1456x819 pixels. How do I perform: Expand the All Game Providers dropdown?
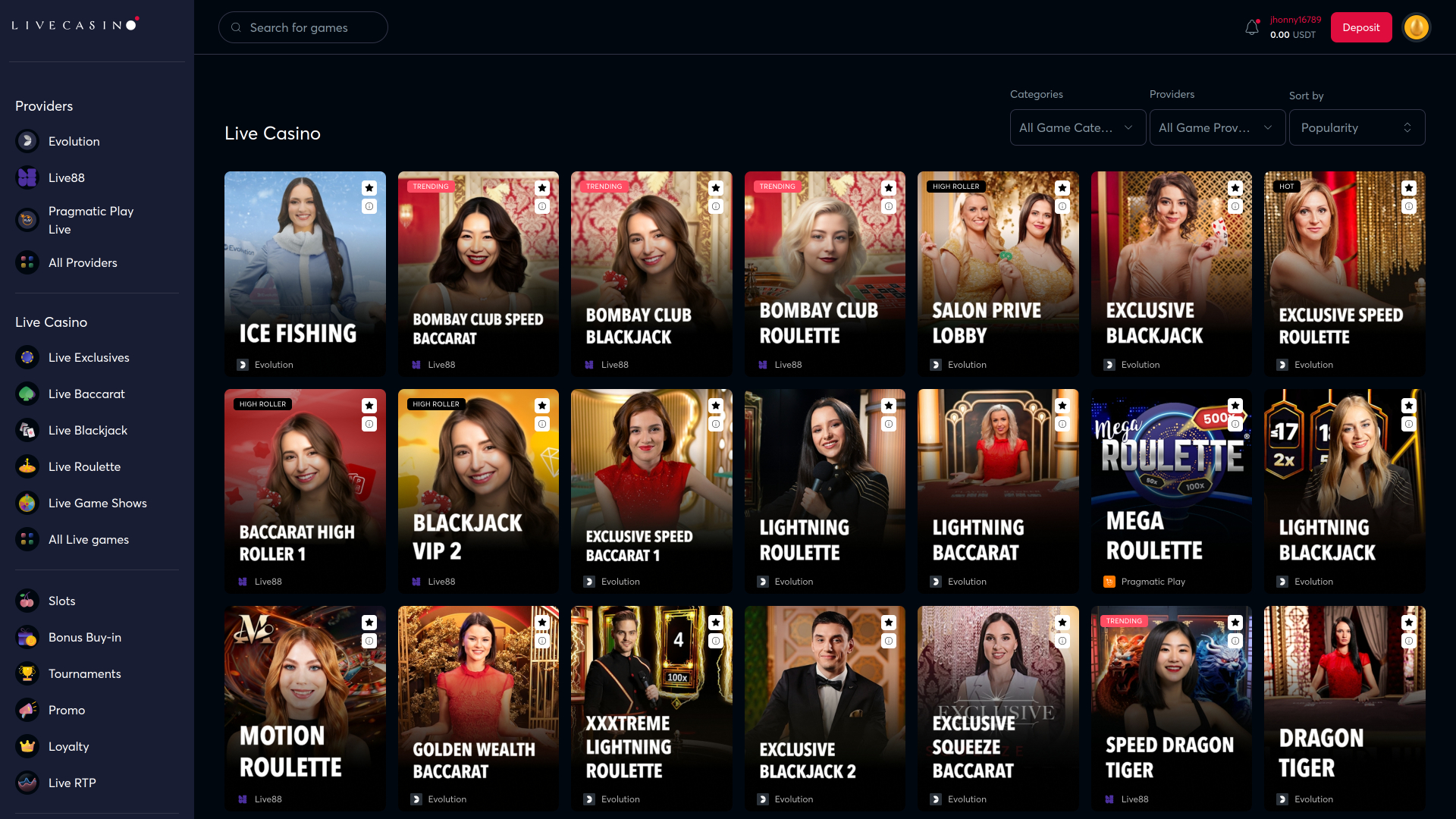1216,127
